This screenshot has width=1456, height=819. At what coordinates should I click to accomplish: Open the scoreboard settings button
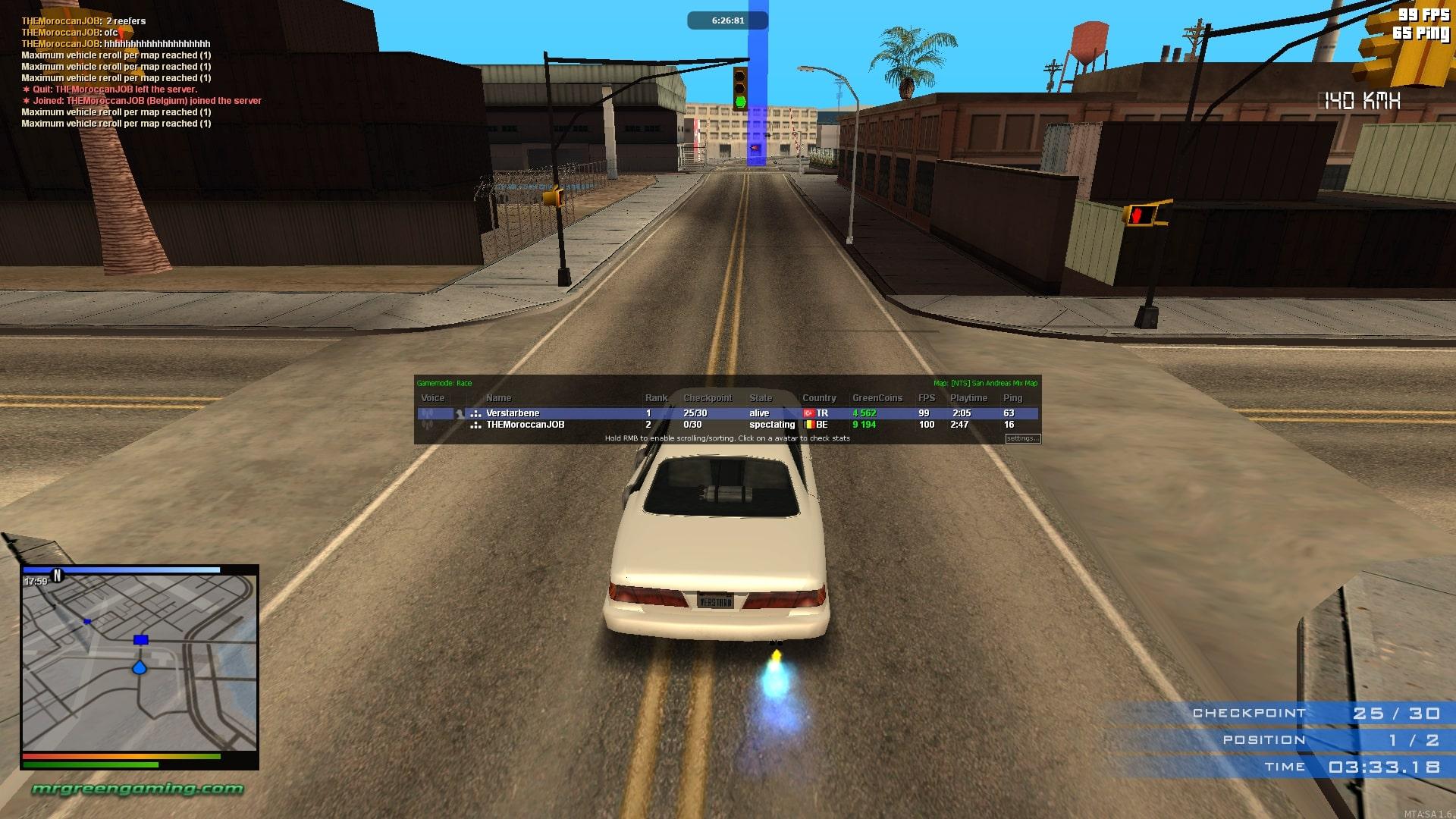click(1022, 438)
